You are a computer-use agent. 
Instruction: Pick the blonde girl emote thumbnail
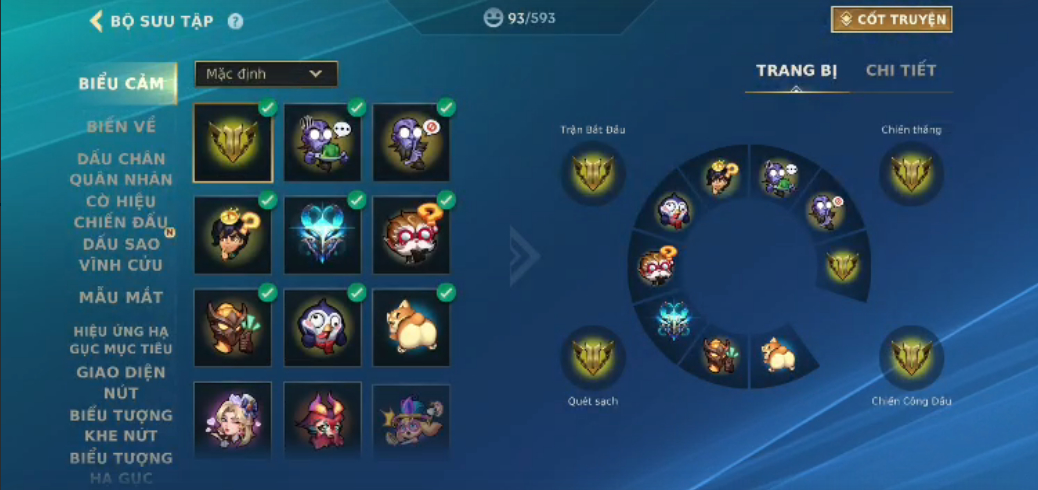[232, 418]
